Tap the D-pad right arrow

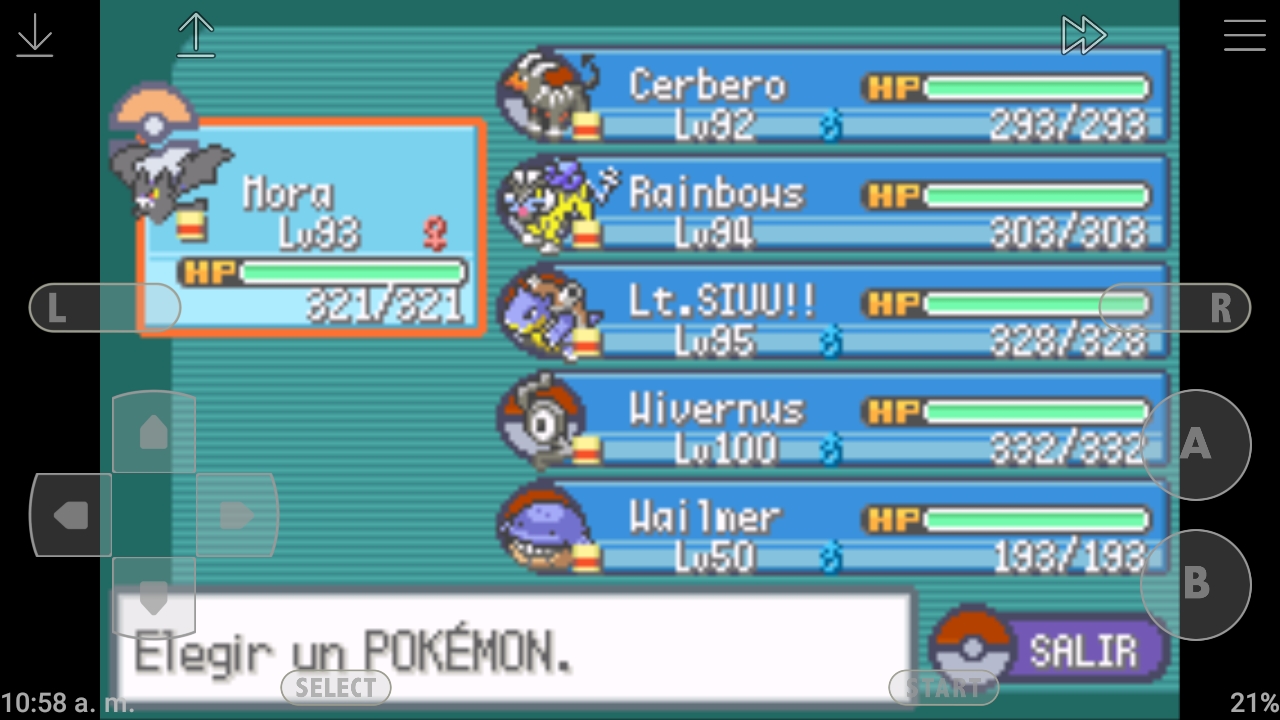click(x=236, y=515)
